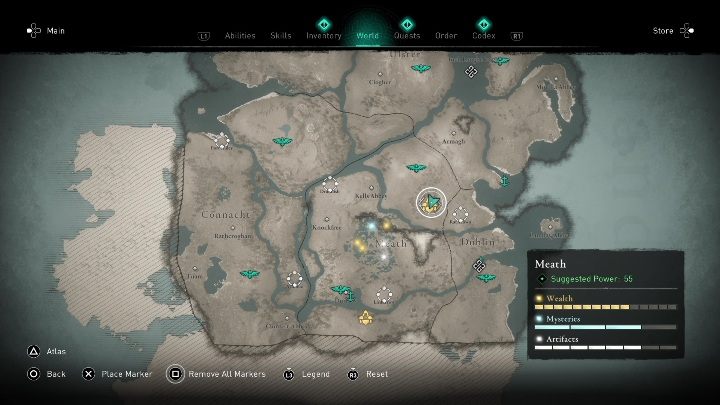
Task: Switch to the Order tab
Action: click(446, 35)
